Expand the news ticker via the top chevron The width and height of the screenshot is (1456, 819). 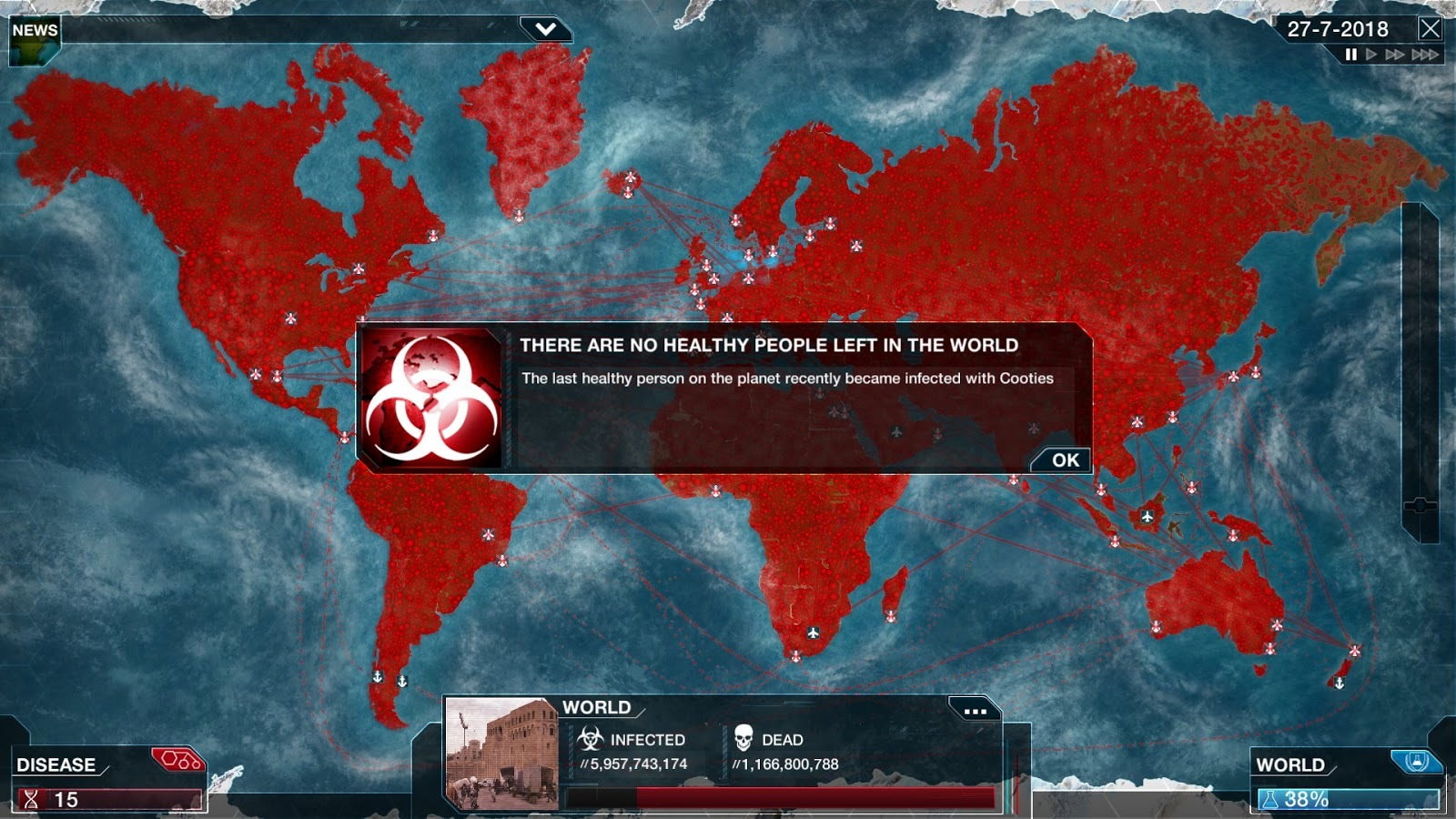[x=545, y=28]
